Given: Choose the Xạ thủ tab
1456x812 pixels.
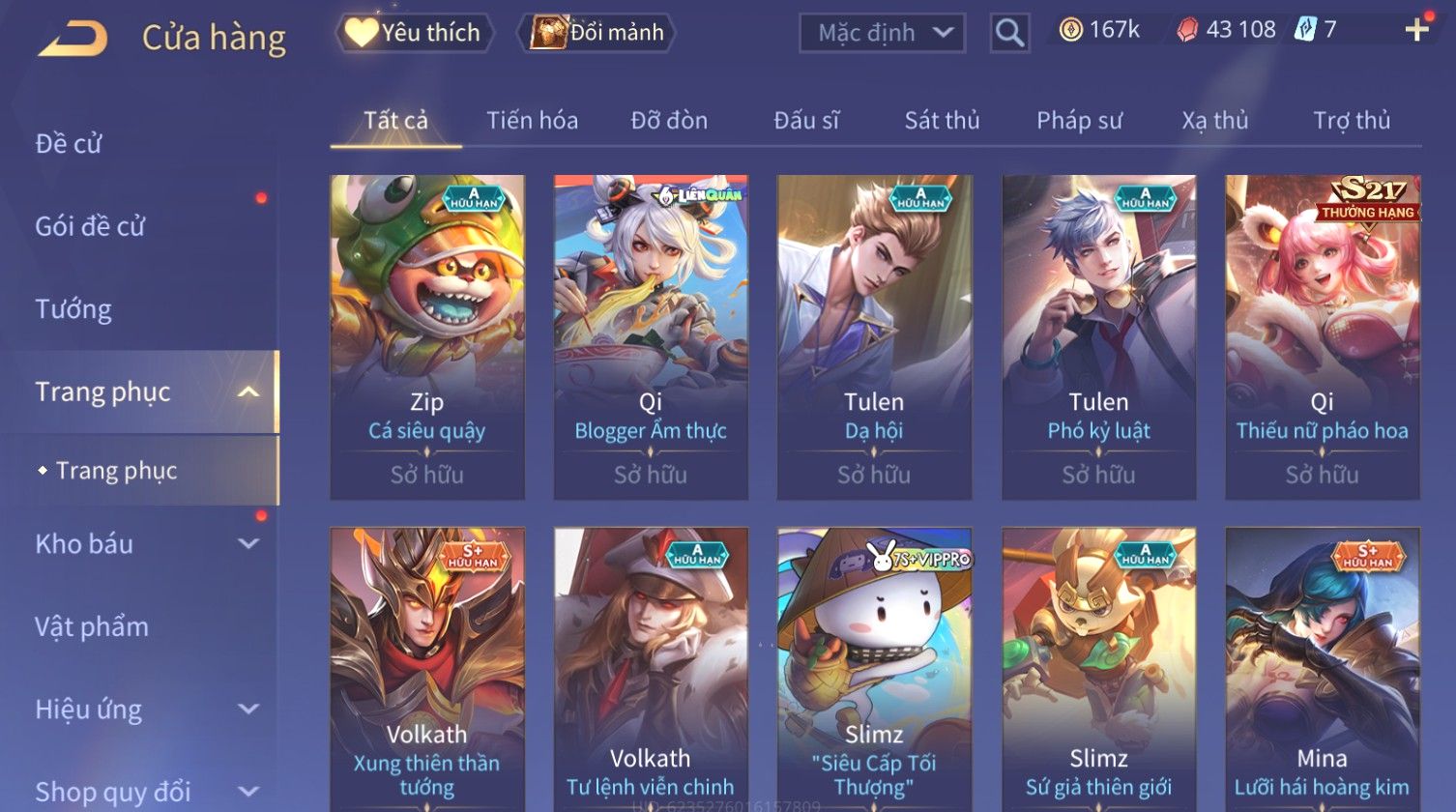Looking at the screenshot, I should 1214,121.
